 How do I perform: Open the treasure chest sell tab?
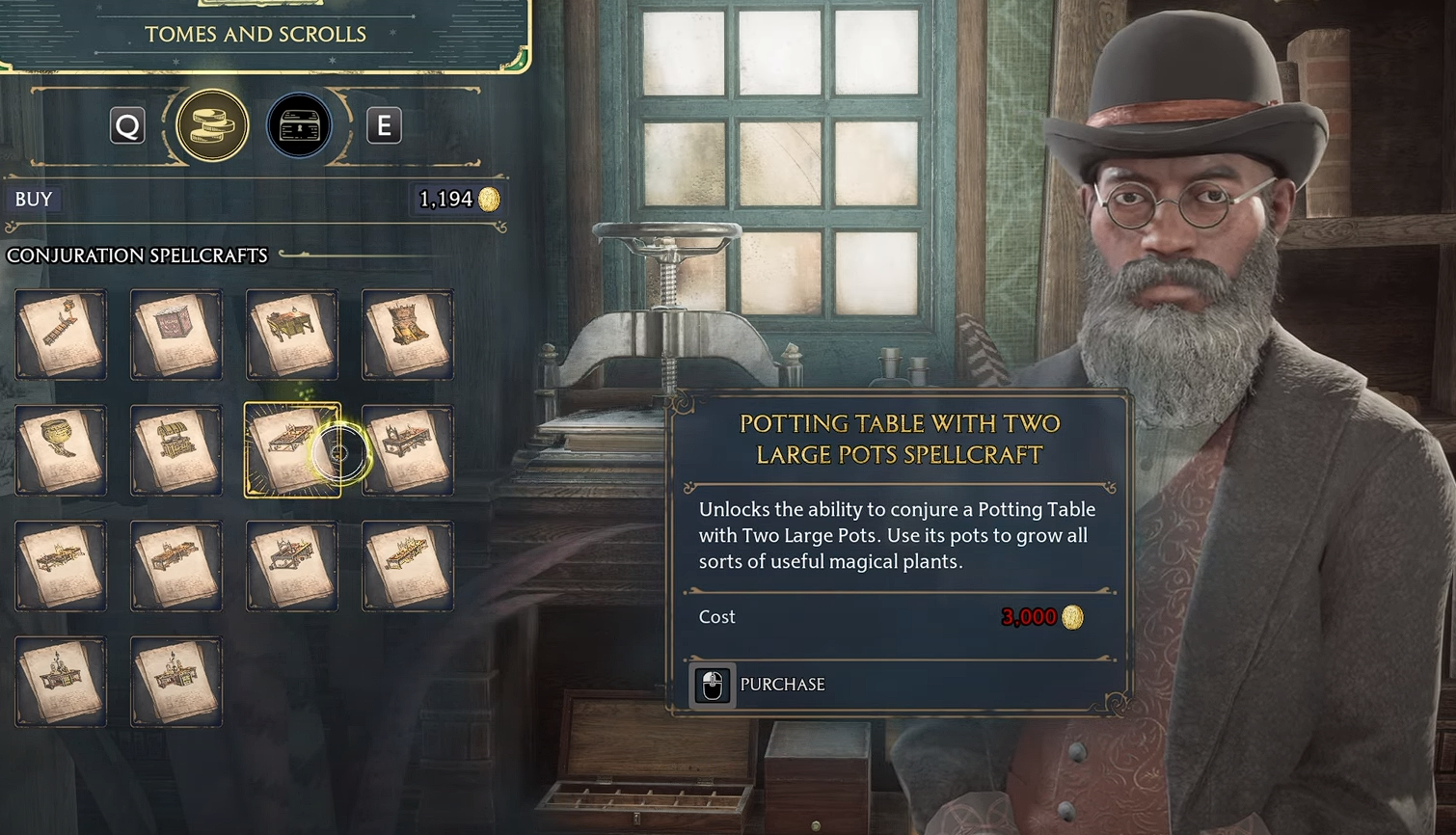coord(299,125)
